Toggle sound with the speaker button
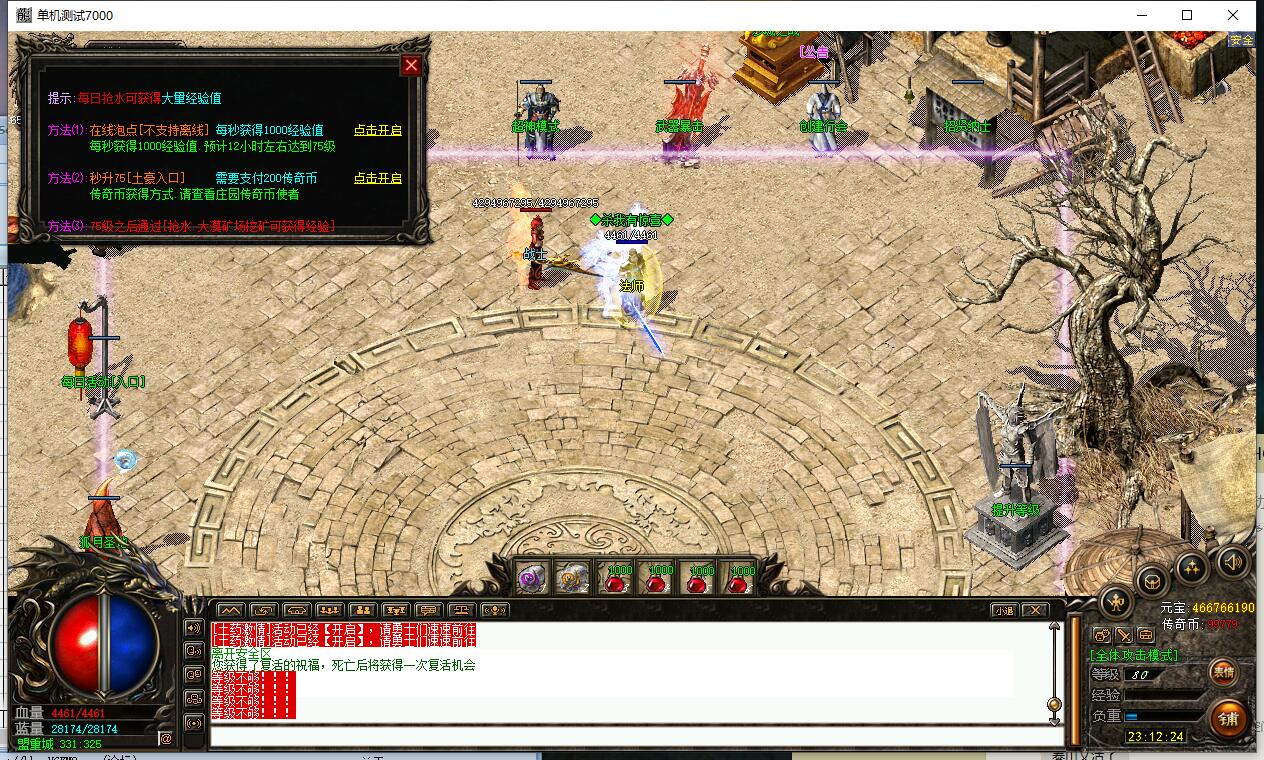The image size is (1264, 760). 1233,563
